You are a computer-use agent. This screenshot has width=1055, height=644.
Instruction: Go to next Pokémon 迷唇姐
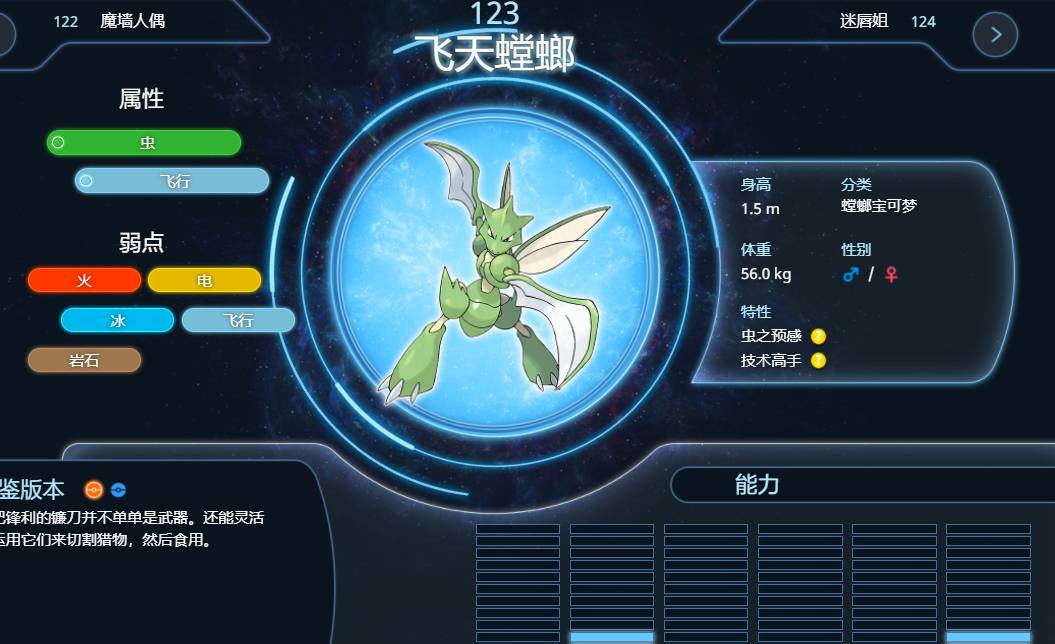(864, 21)
